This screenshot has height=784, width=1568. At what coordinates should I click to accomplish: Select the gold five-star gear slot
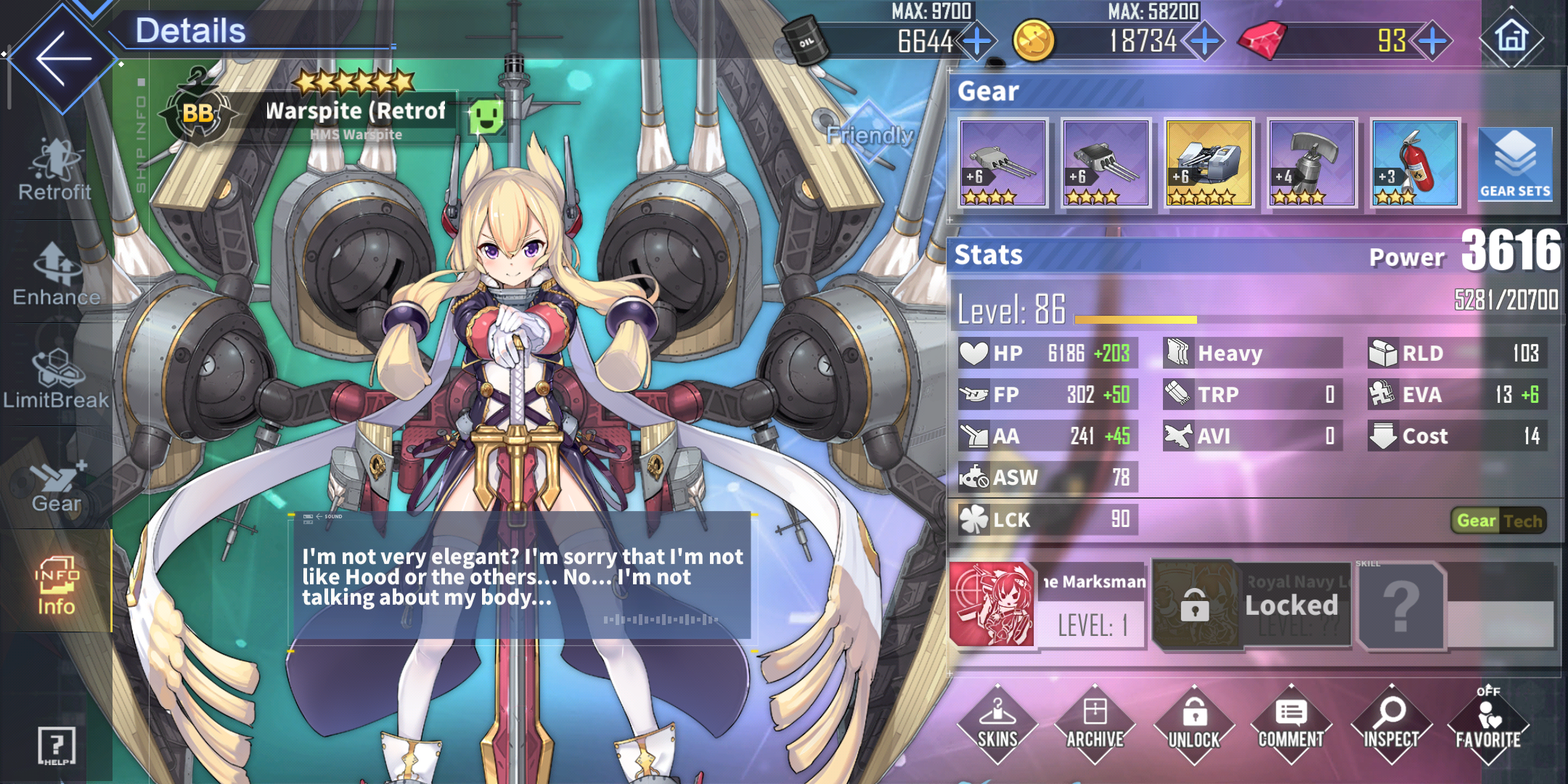(x=1209, y=163)
